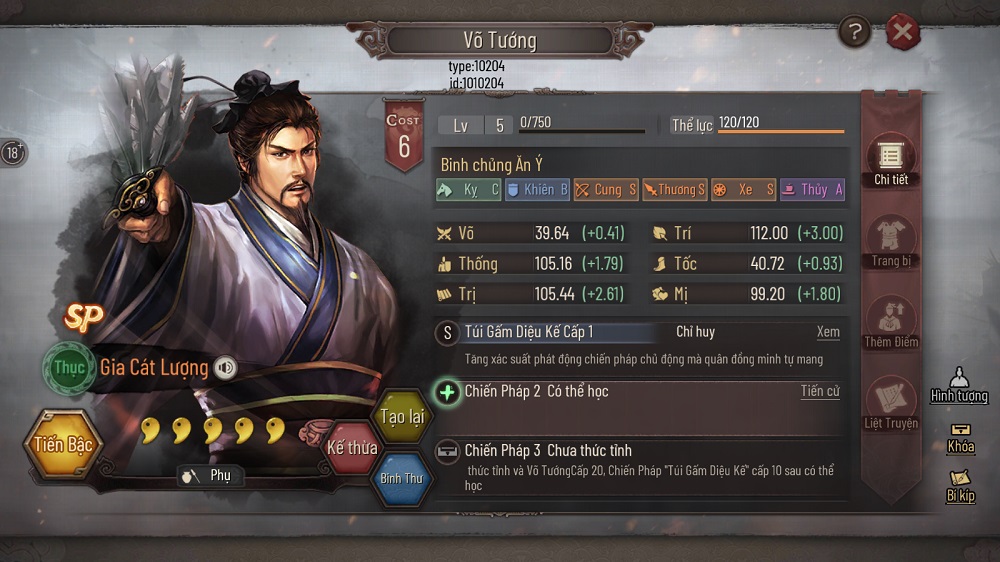View Túi Gấm Diệu Kế via Xem
The height and width of the screenshot is (562, 1000).
click(x=827, y=332)
